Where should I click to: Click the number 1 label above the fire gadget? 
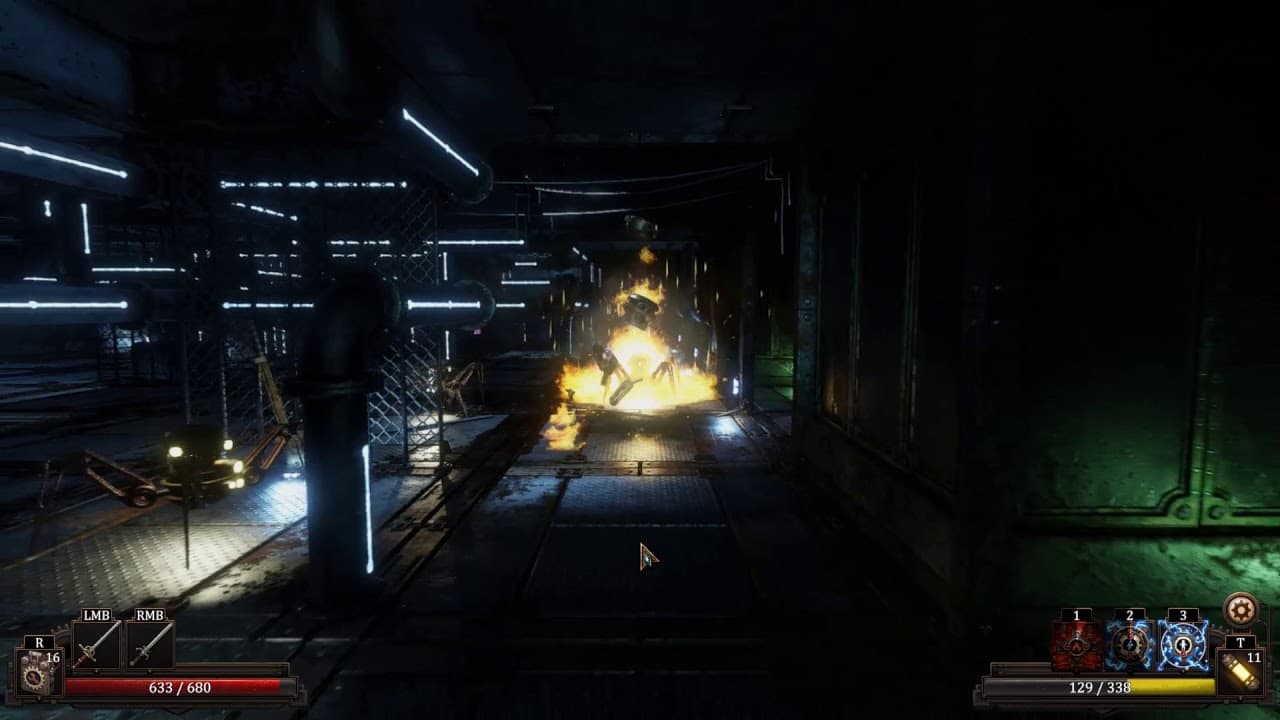coord(1077,615)
